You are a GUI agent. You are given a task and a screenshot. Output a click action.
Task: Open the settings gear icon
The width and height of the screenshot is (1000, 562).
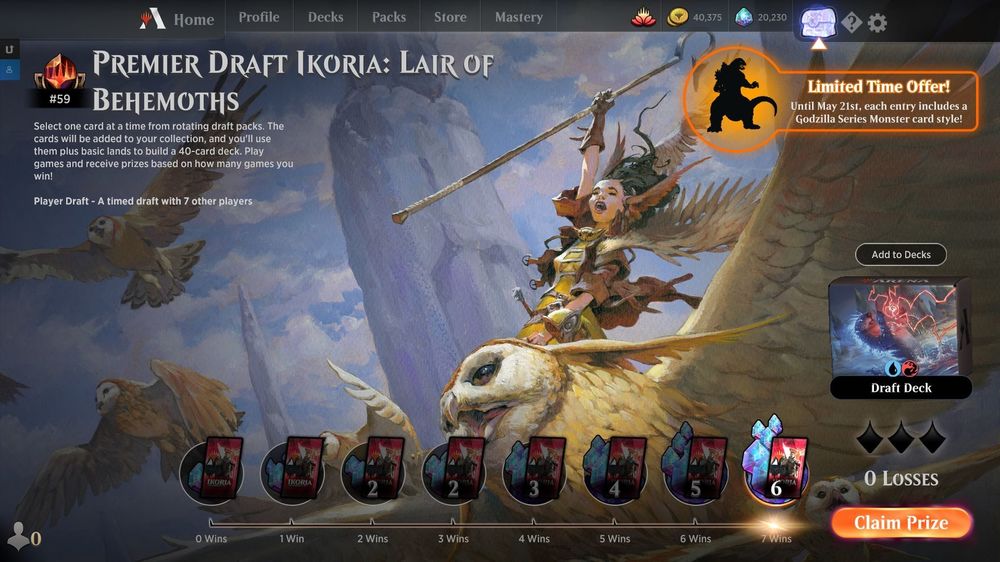point(877,22)
